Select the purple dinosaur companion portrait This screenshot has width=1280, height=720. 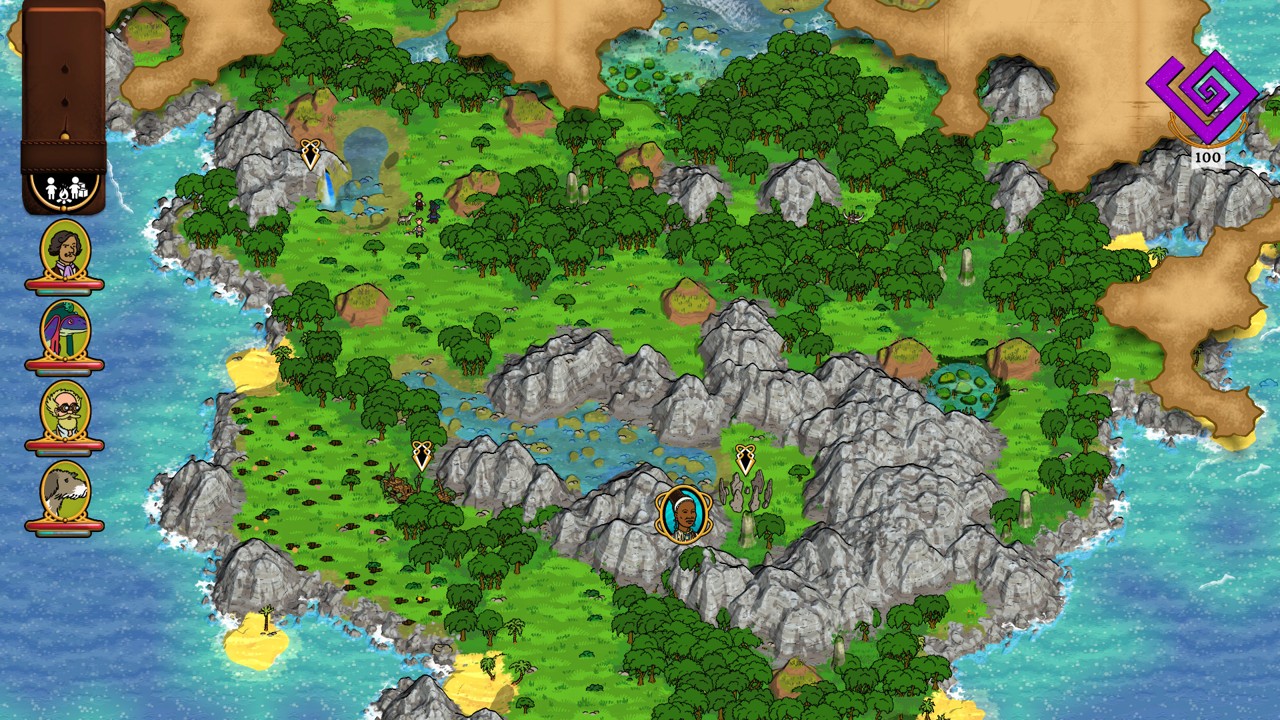65,331
